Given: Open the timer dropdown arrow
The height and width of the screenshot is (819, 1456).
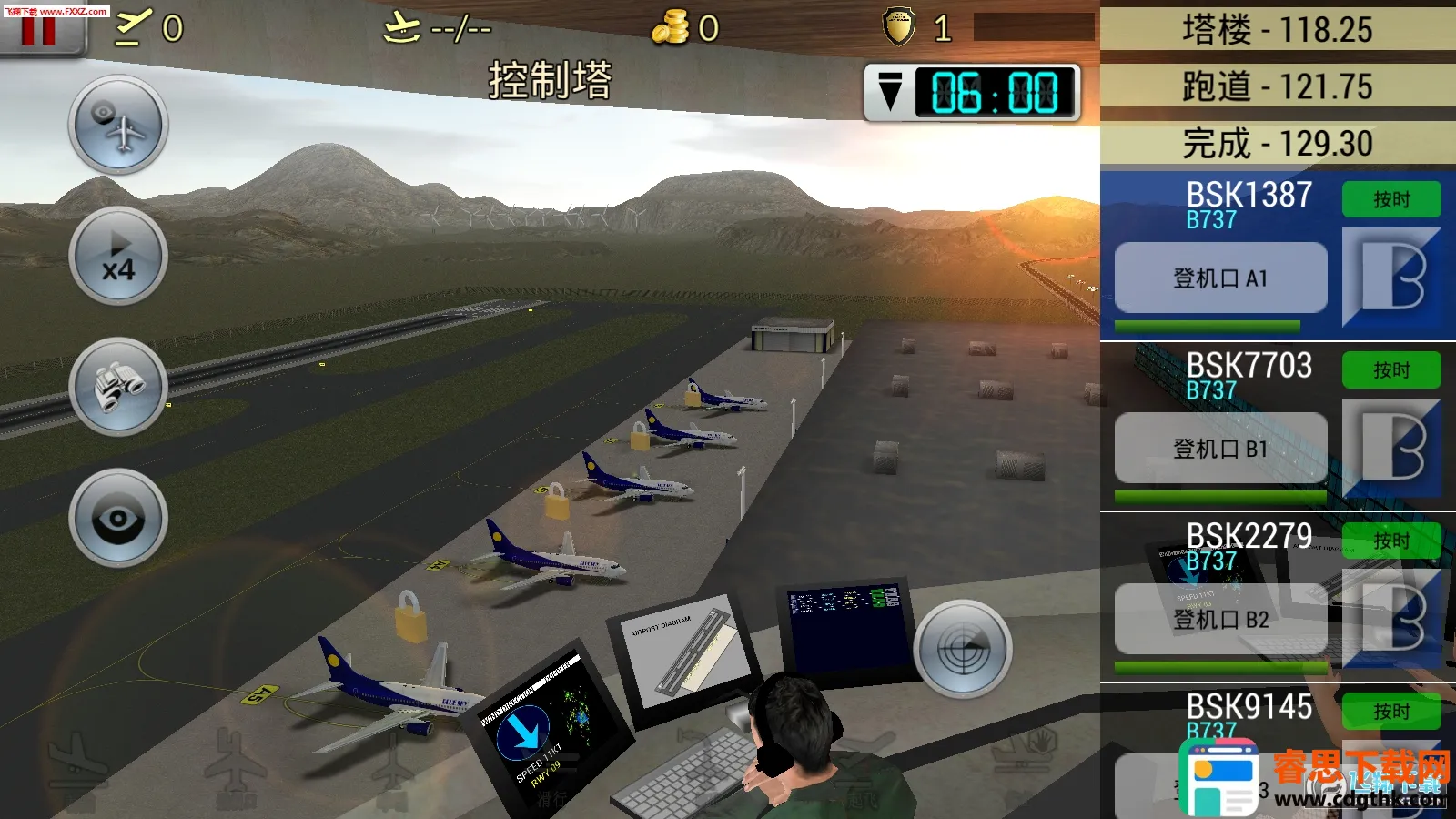Looking at the screenshot, I should pyautogui.click(x=890, y=92).
